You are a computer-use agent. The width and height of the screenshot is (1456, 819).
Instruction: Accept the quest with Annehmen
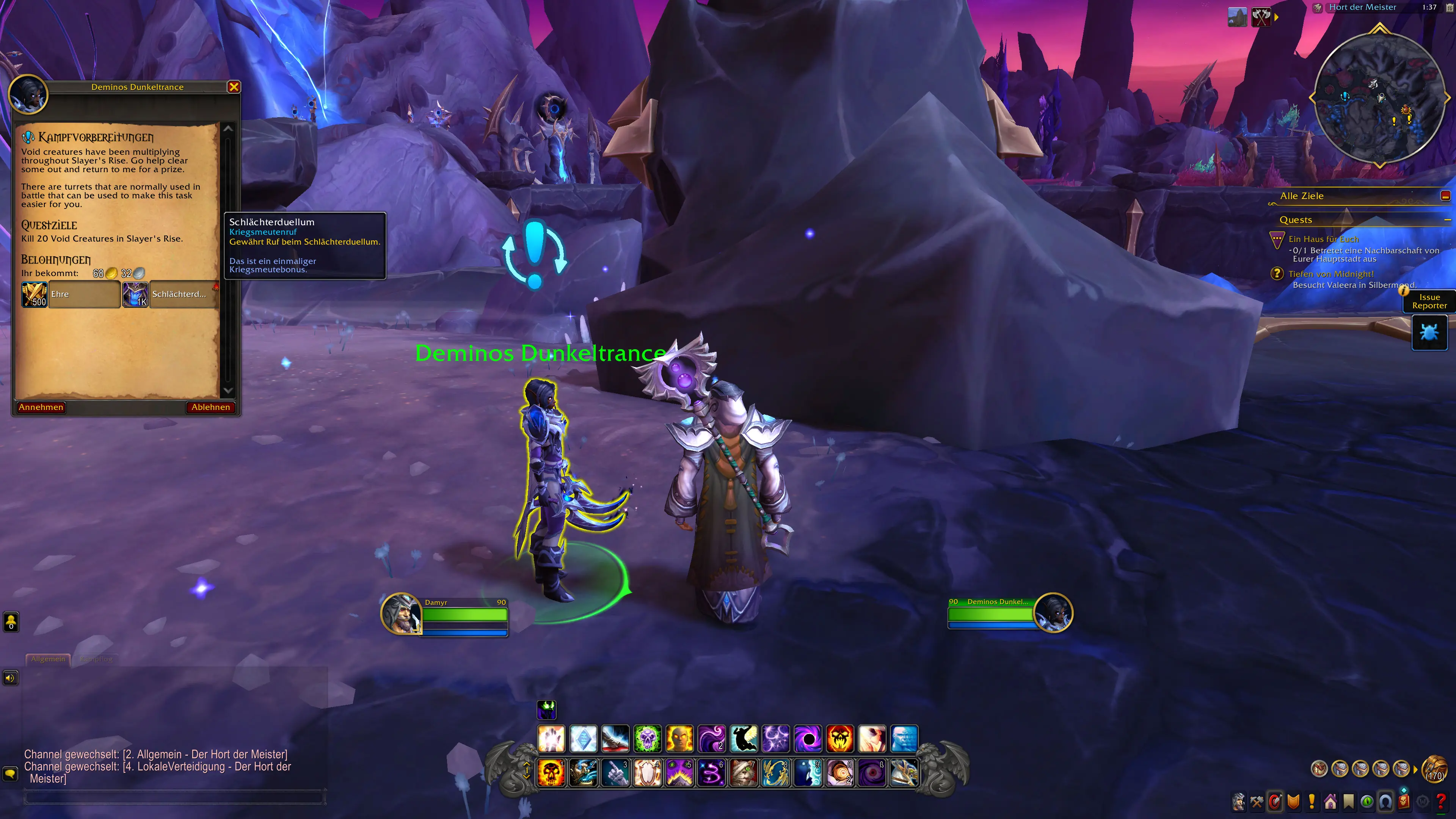tap(41, 407)
